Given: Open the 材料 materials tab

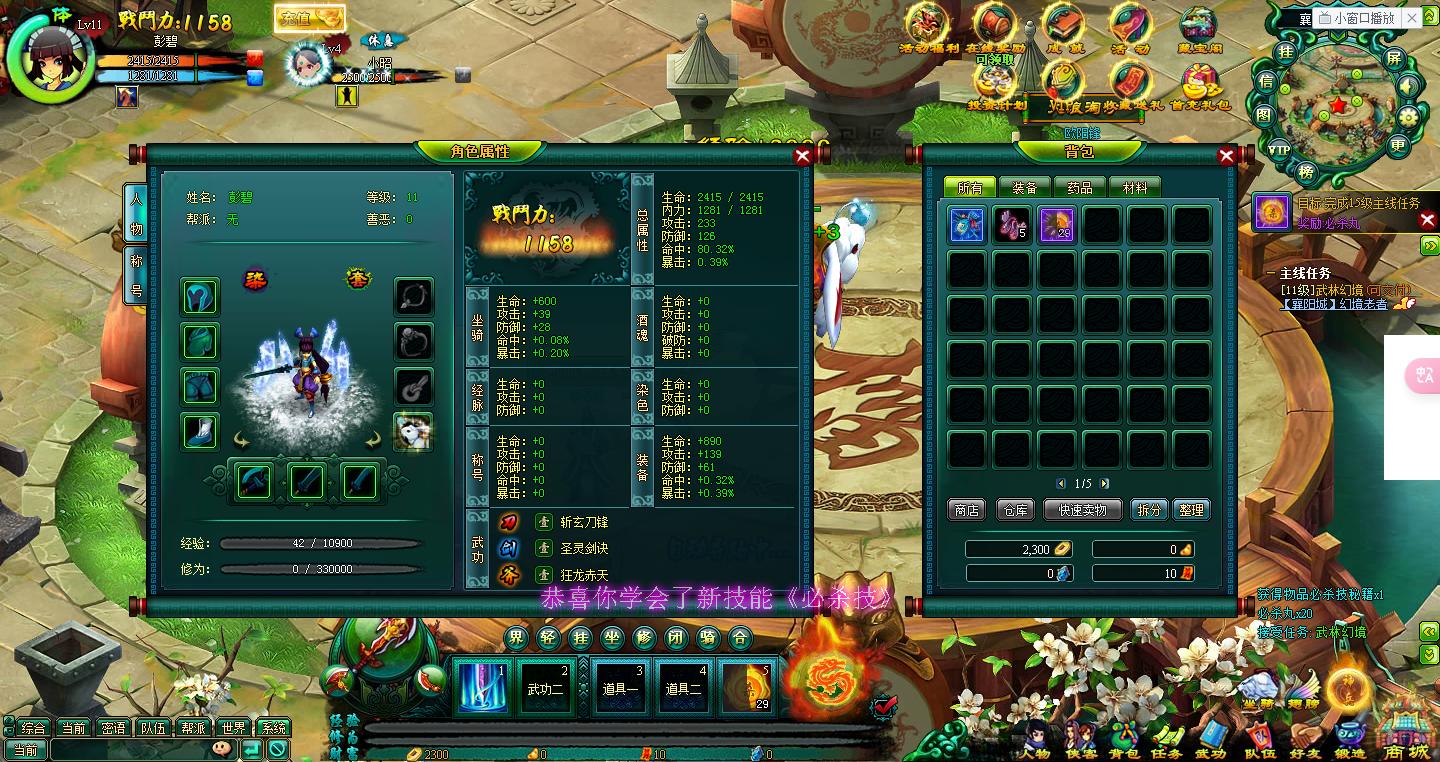Looking at the screenshot, I should click(1135, 187).
